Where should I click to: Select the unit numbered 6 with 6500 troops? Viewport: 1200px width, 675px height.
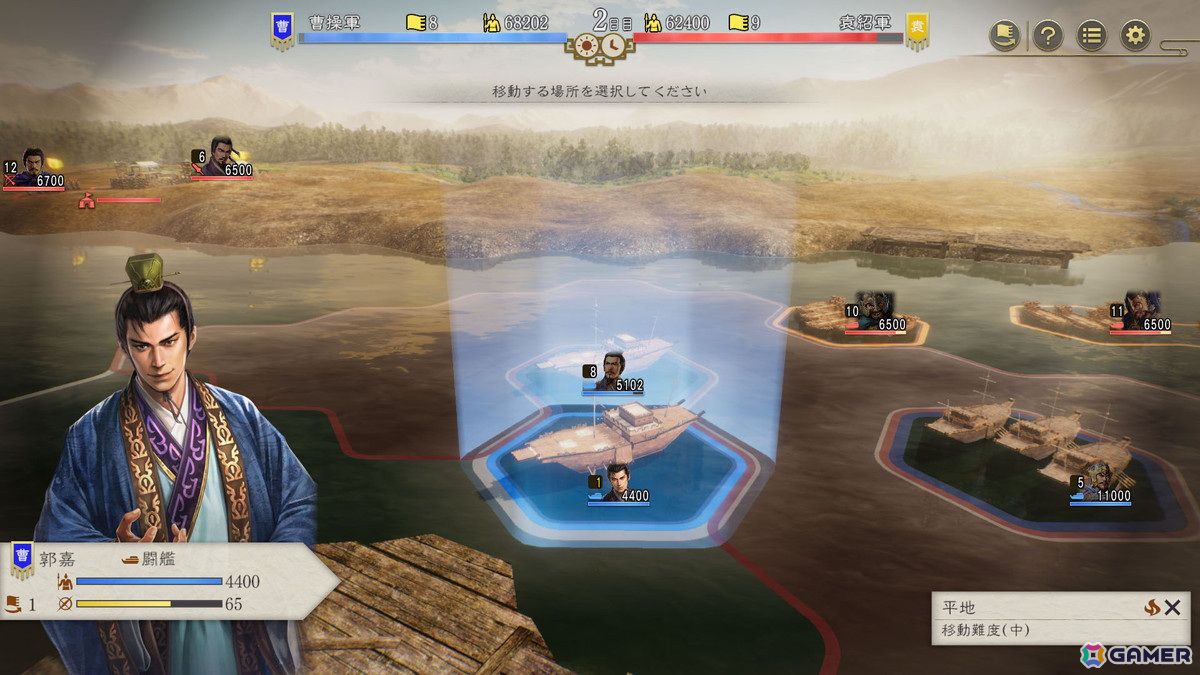pos(222,159)
